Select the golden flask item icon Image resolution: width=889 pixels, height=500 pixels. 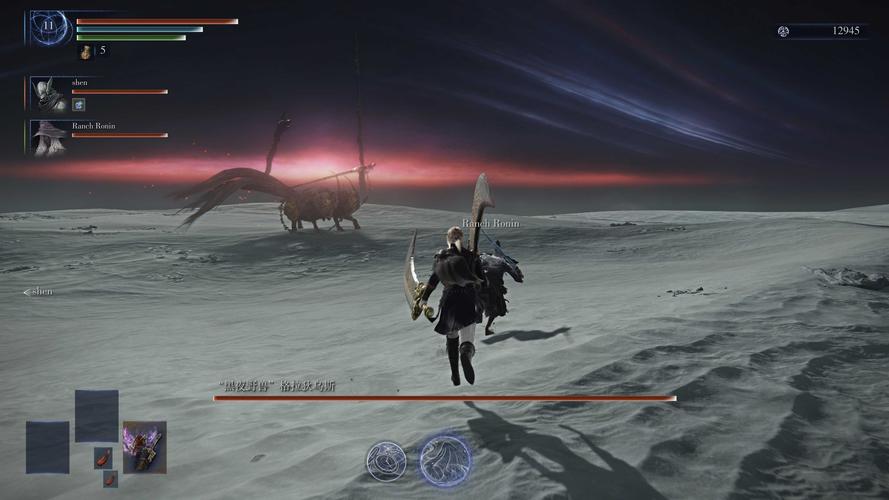[86, 51]
